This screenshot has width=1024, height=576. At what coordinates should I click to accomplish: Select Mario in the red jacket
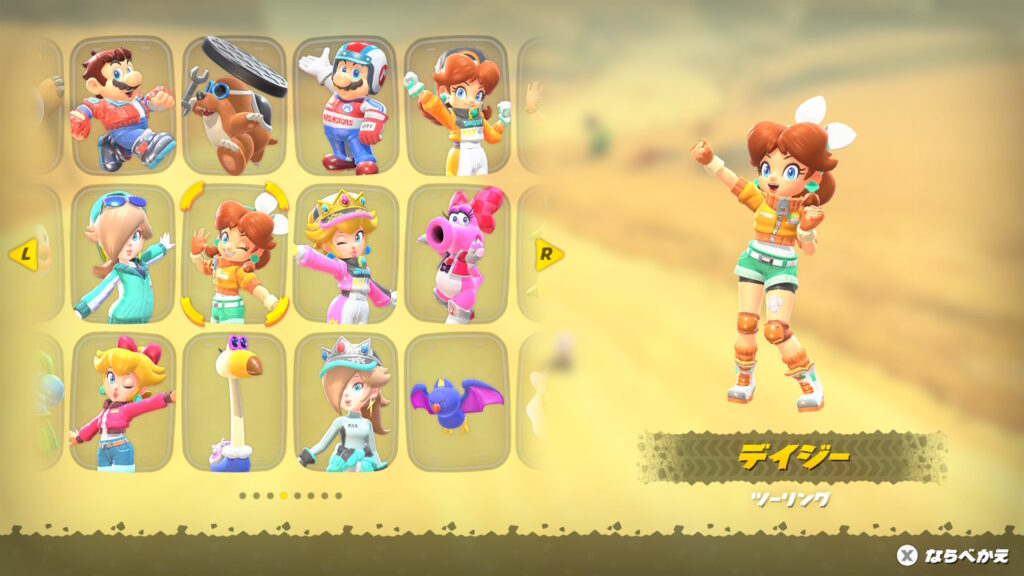click(x=122, y=106)
